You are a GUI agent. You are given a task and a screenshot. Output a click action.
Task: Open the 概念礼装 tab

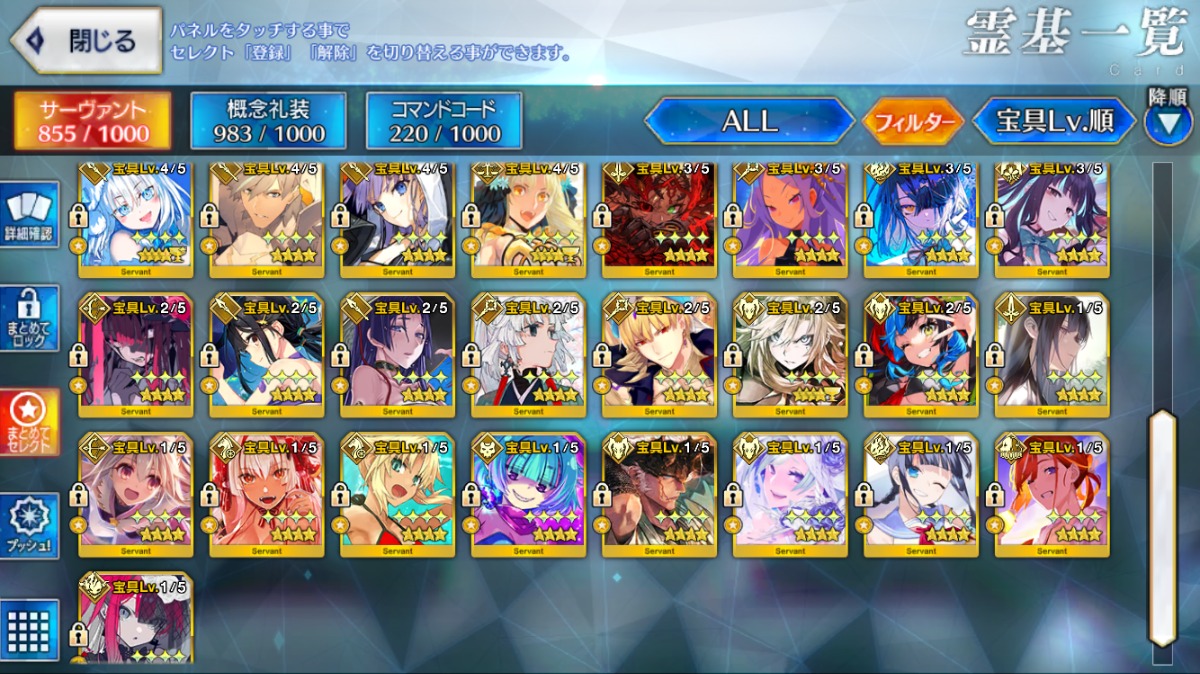[268, 121]
